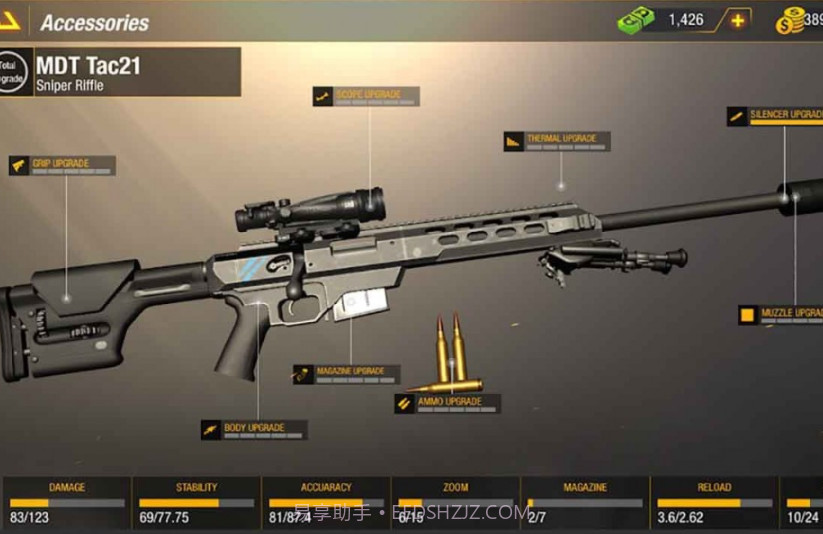Go back using the top-left arrow

pos(10,20)
